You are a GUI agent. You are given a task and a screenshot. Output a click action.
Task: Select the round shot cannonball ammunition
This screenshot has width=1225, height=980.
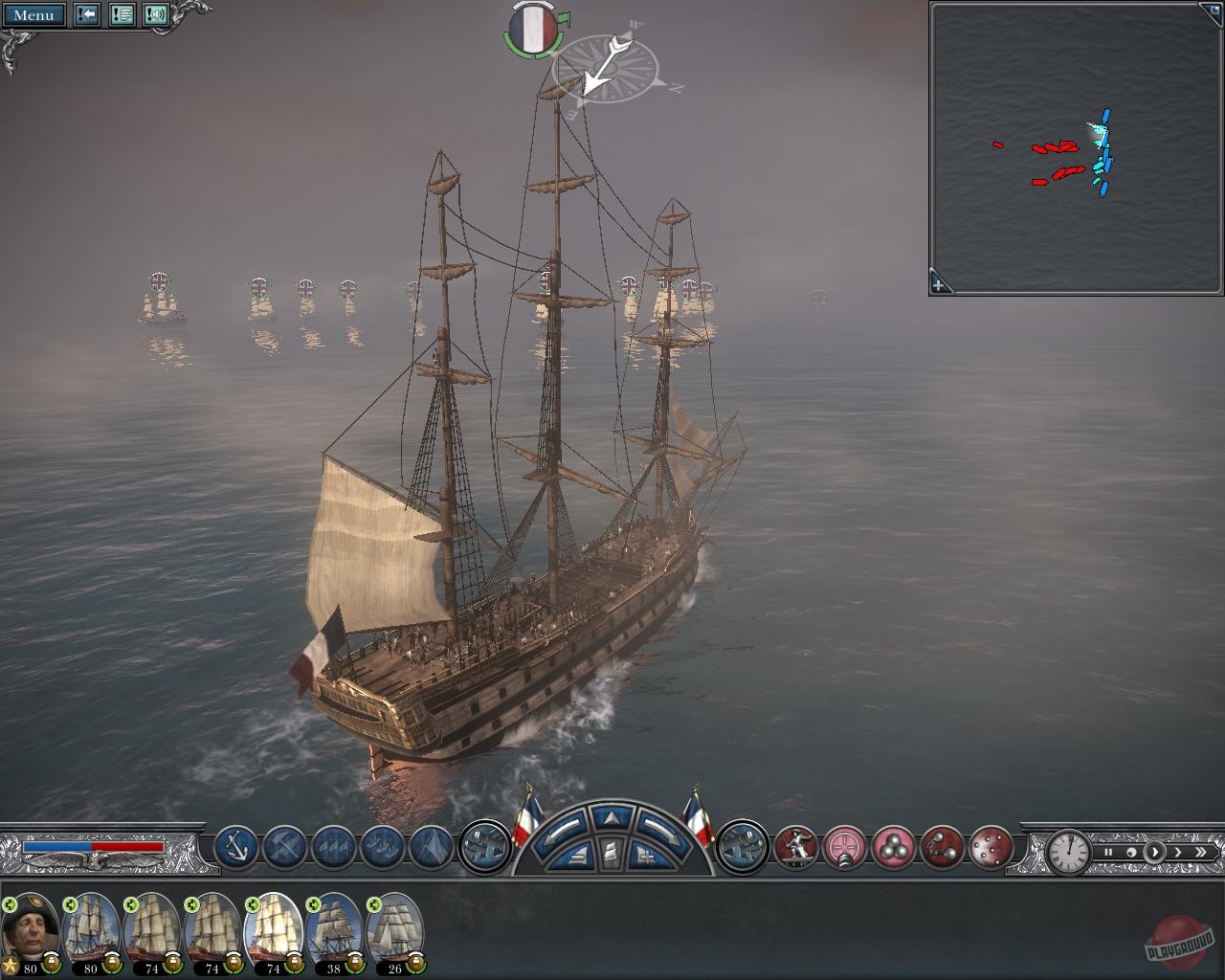tap(893, 847)
